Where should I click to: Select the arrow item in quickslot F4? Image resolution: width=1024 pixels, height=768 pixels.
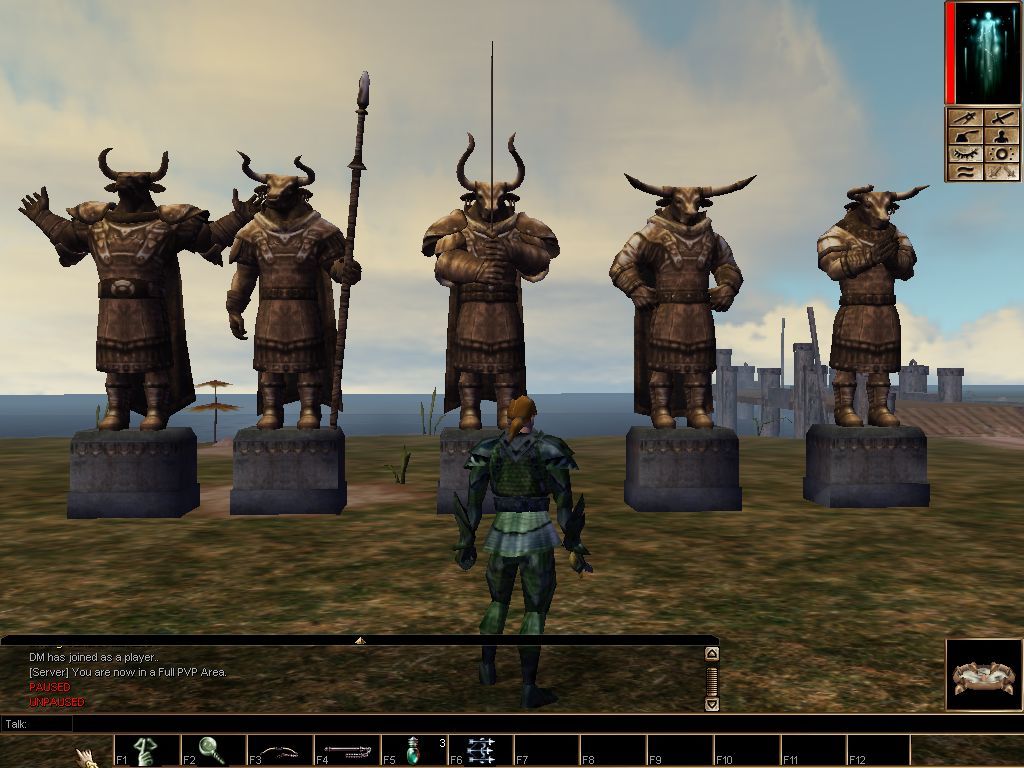(347, 750)
